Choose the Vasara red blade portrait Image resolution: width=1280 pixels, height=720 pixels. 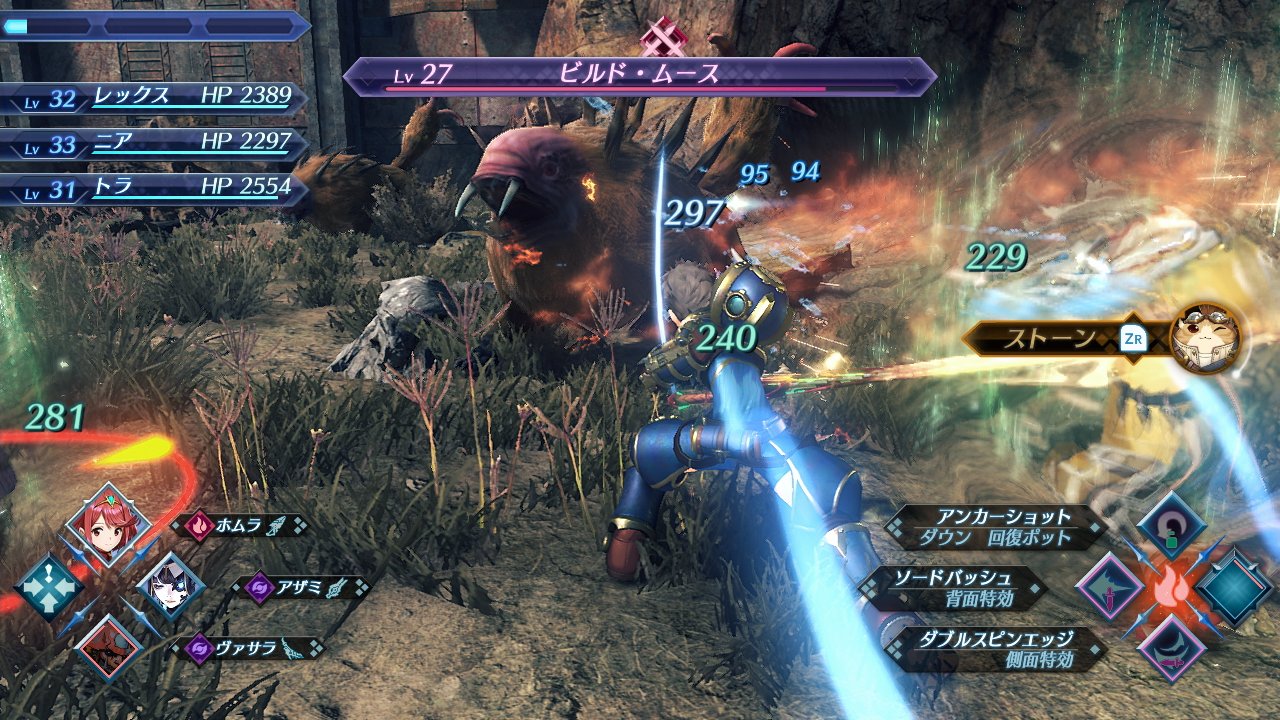[x=108, y=647]
